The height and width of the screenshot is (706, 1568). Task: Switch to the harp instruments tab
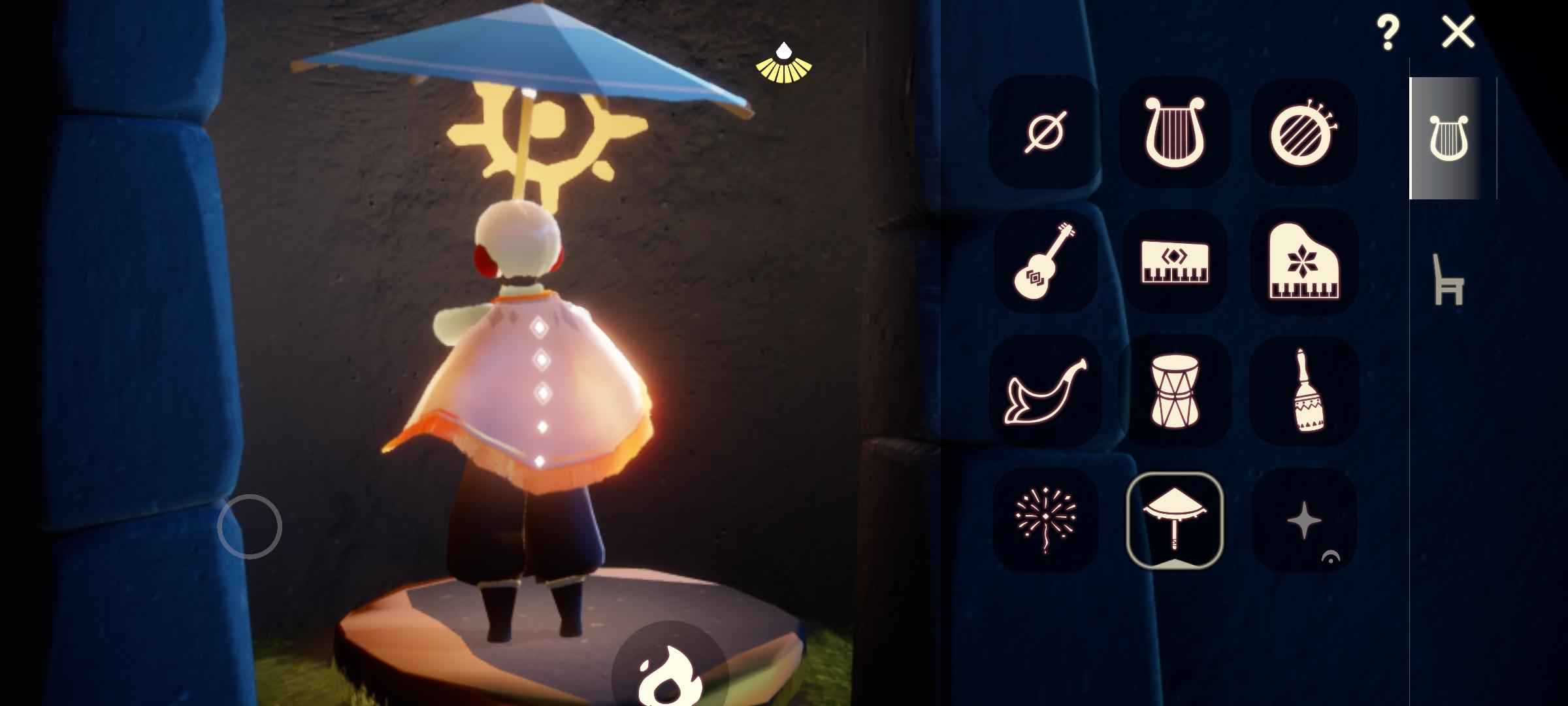(x=1449, y=138)
